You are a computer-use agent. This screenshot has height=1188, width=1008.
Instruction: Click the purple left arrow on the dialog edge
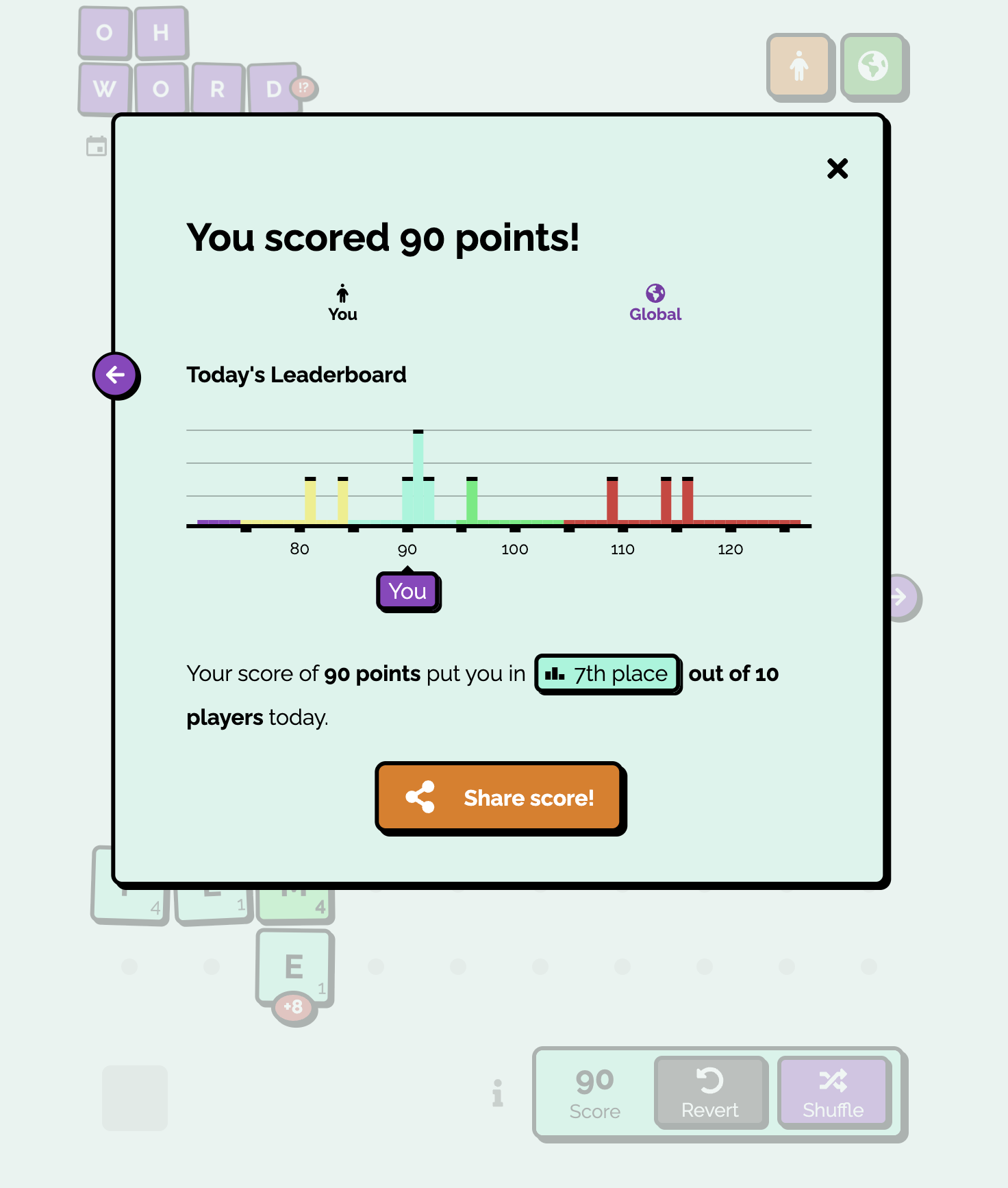(x=116, y=375)
